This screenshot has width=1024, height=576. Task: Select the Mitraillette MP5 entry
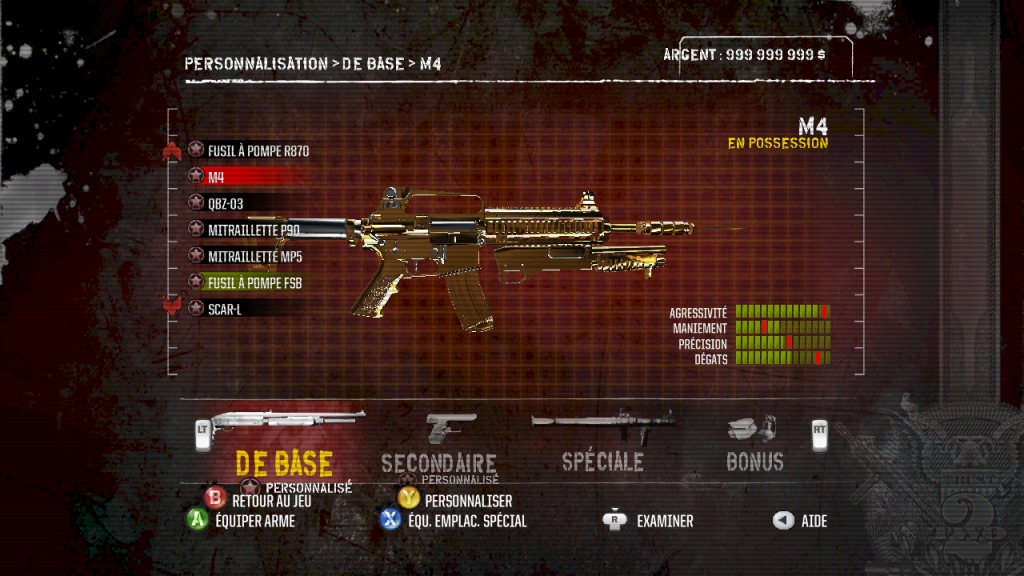253,256
